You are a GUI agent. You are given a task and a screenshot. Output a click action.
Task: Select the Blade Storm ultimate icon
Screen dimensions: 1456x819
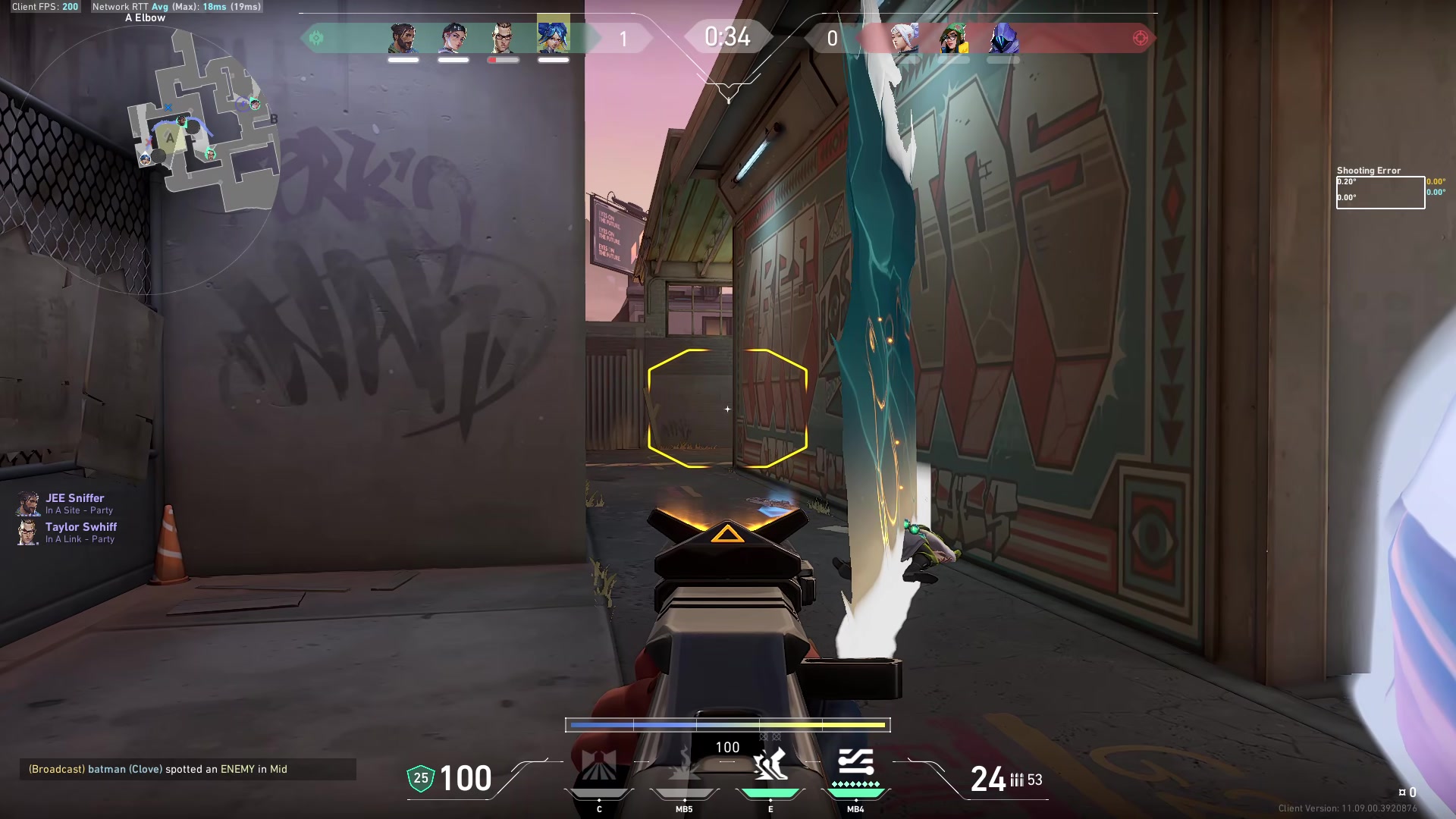[x=855, y=764]
